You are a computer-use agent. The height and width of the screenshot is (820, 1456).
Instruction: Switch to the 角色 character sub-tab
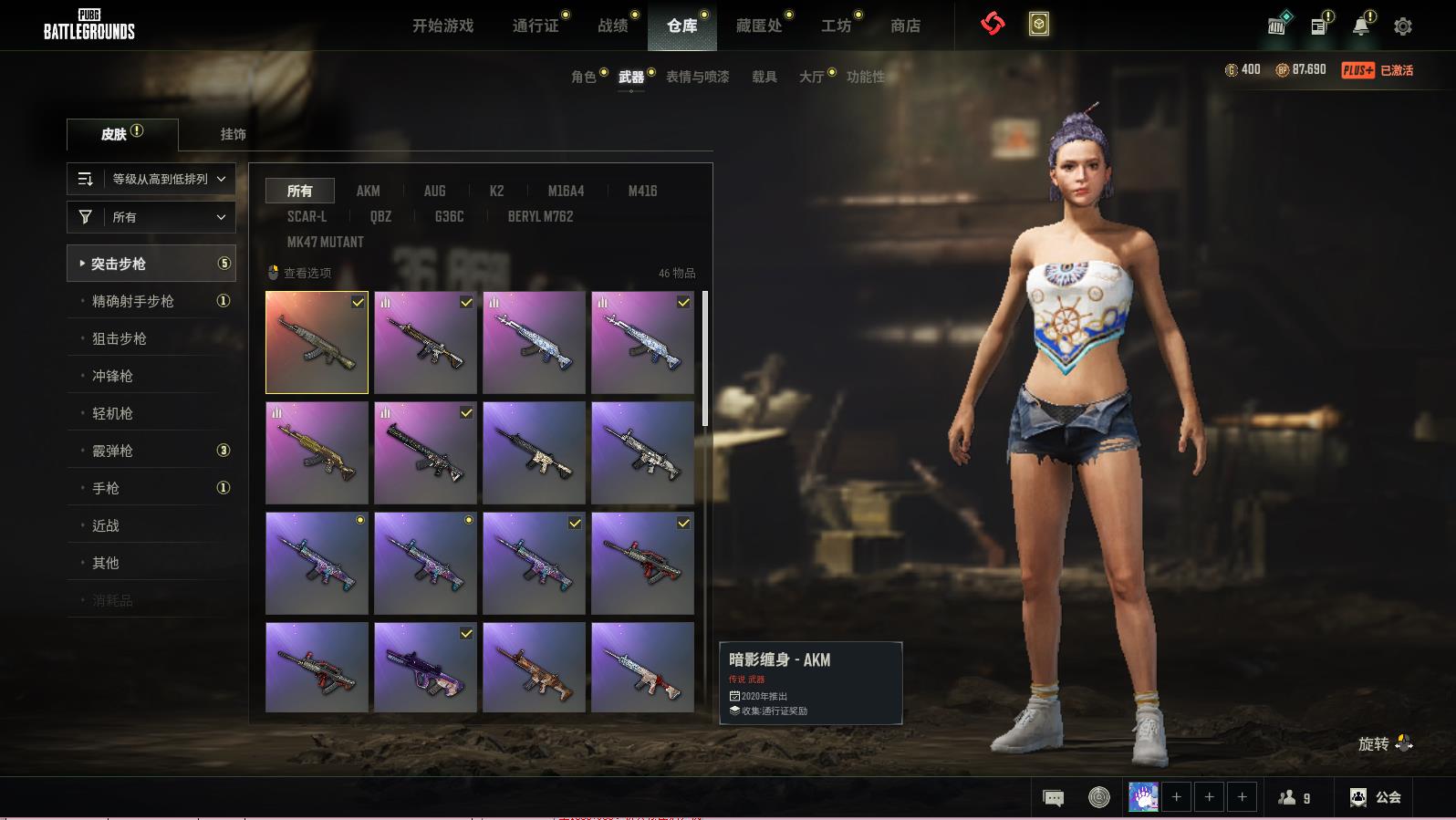pyautogui.click(x=584, y=77)
